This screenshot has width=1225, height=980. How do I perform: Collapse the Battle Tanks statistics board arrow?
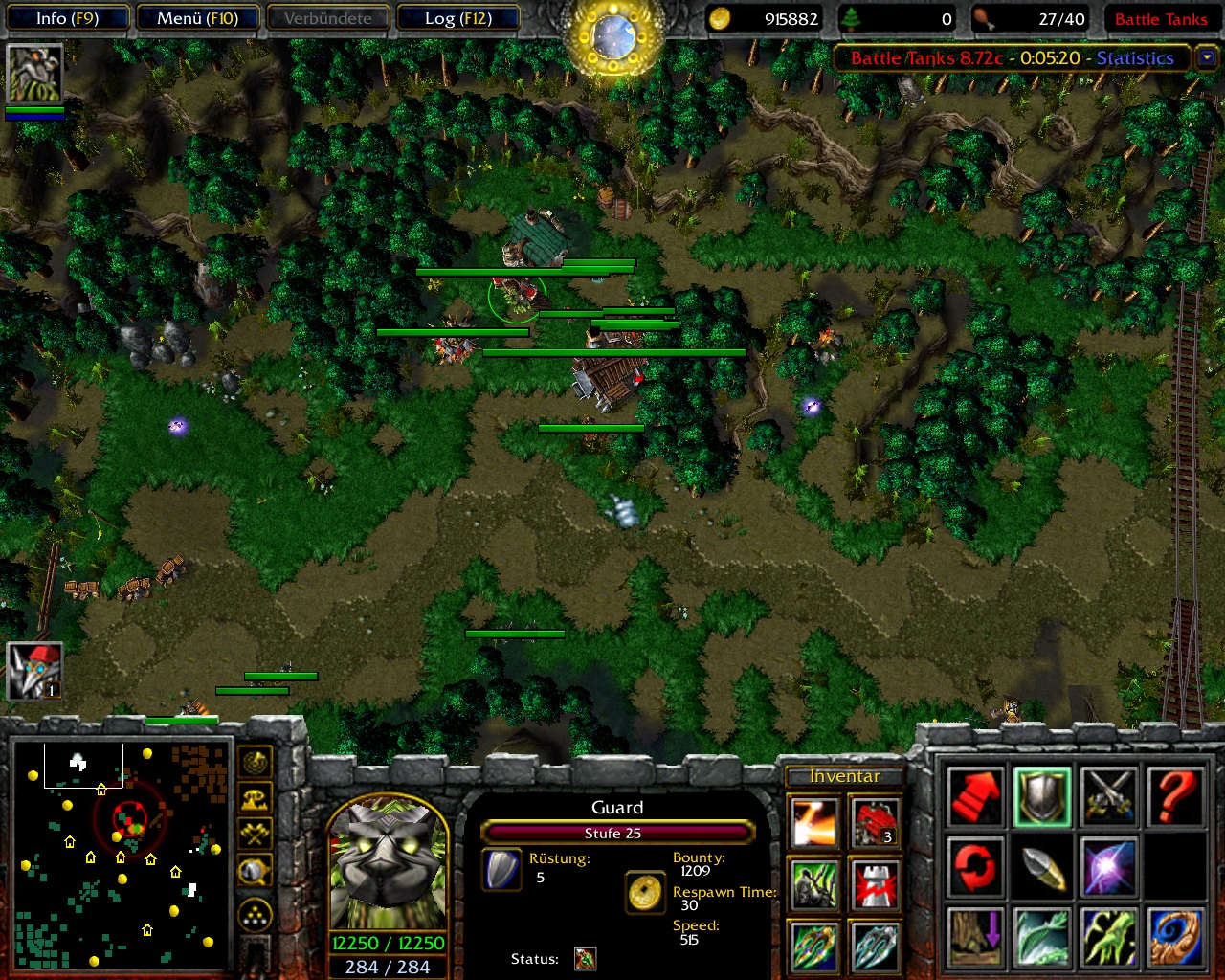click(x=1207, y=57)
